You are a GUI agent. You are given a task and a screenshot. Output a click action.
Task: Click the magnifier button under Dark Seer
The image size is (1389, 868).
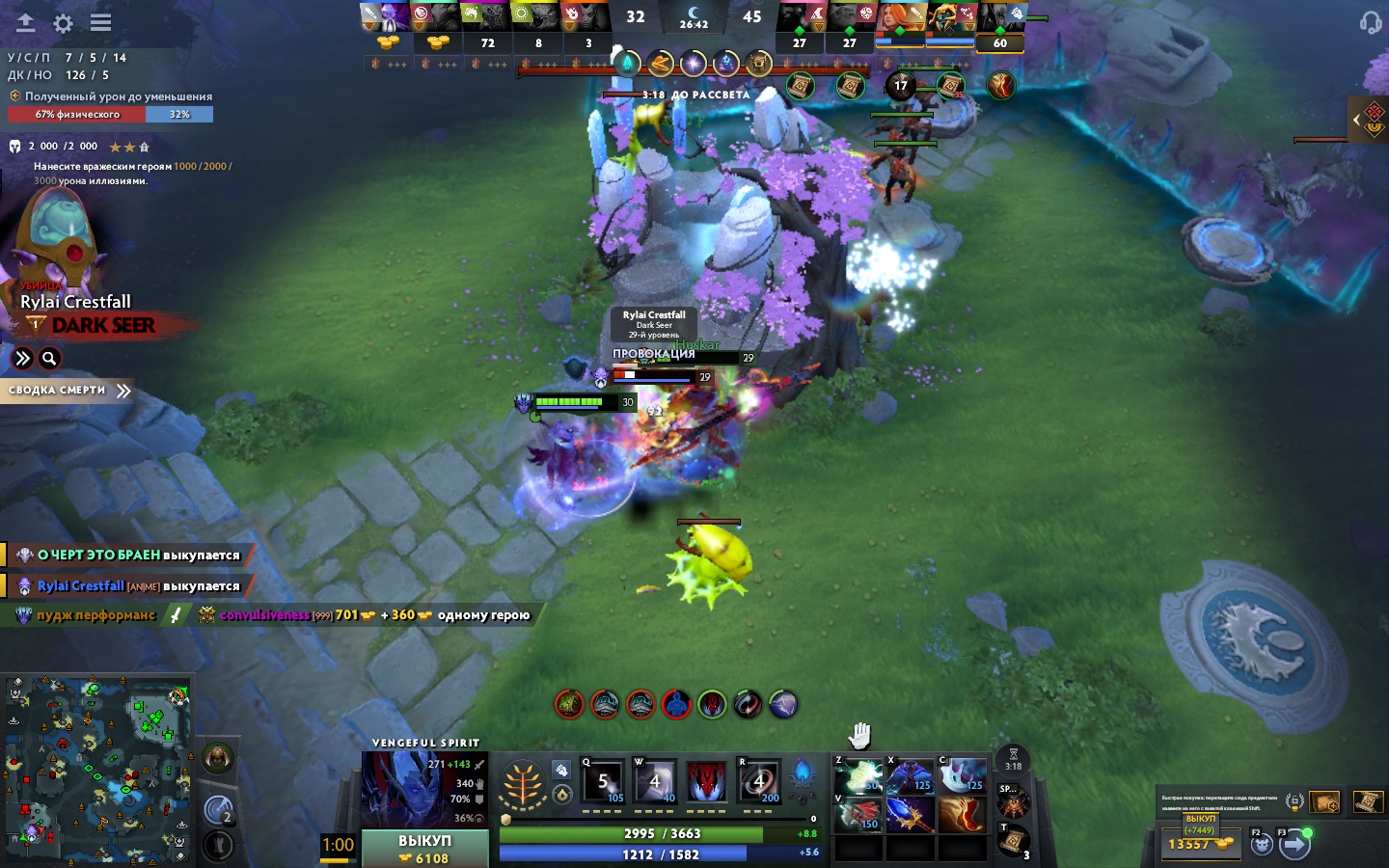[x=49, y=359]
